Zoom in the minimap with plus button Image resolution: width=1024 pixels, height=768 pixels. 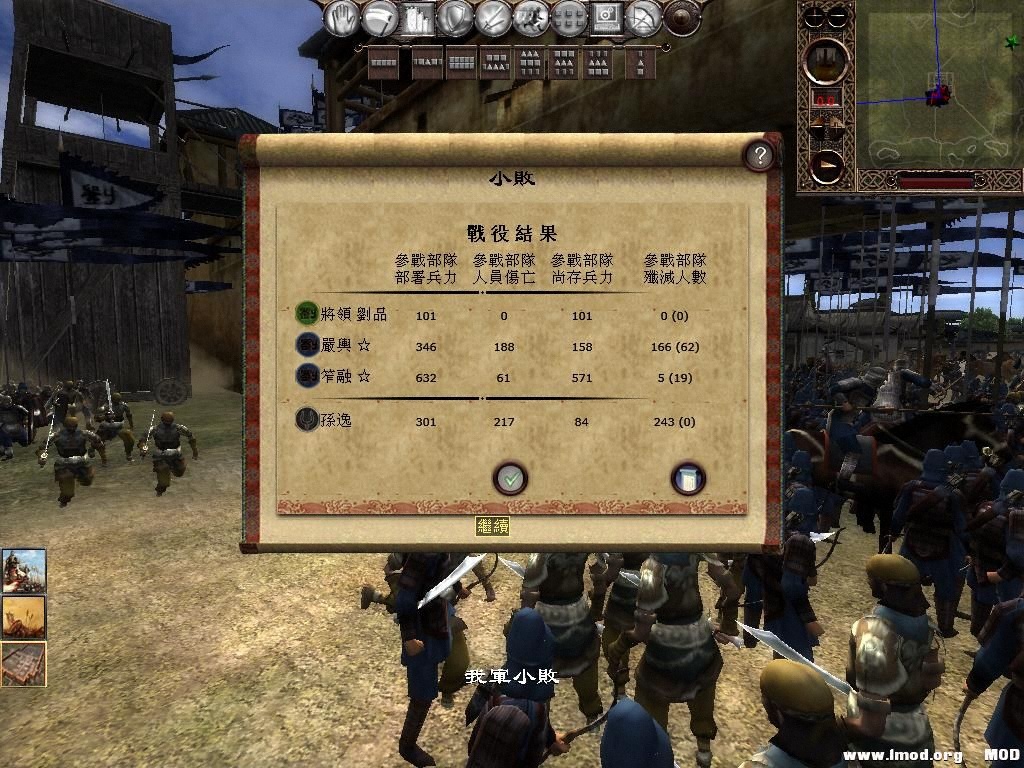click(x=816, y=16)
